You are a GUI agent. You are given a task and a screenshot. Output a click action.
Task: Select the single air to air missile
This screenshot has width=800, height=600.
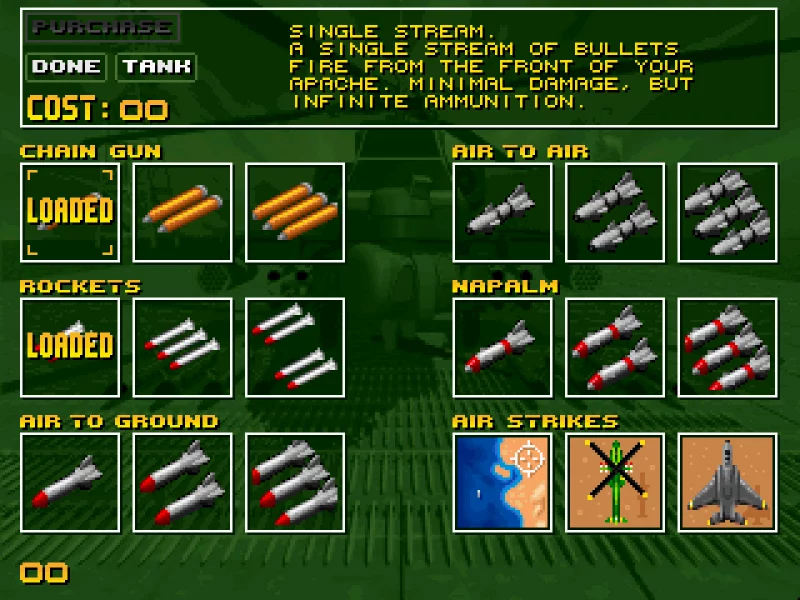pos(502,212)
